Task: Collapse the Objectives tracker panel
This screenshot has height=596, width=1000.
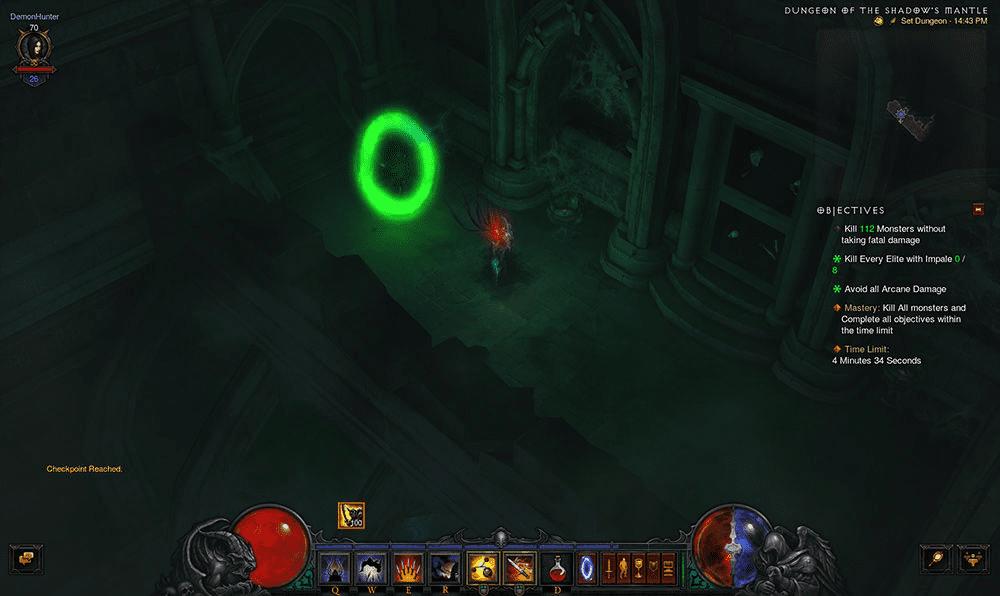Action: click(977, 210)
